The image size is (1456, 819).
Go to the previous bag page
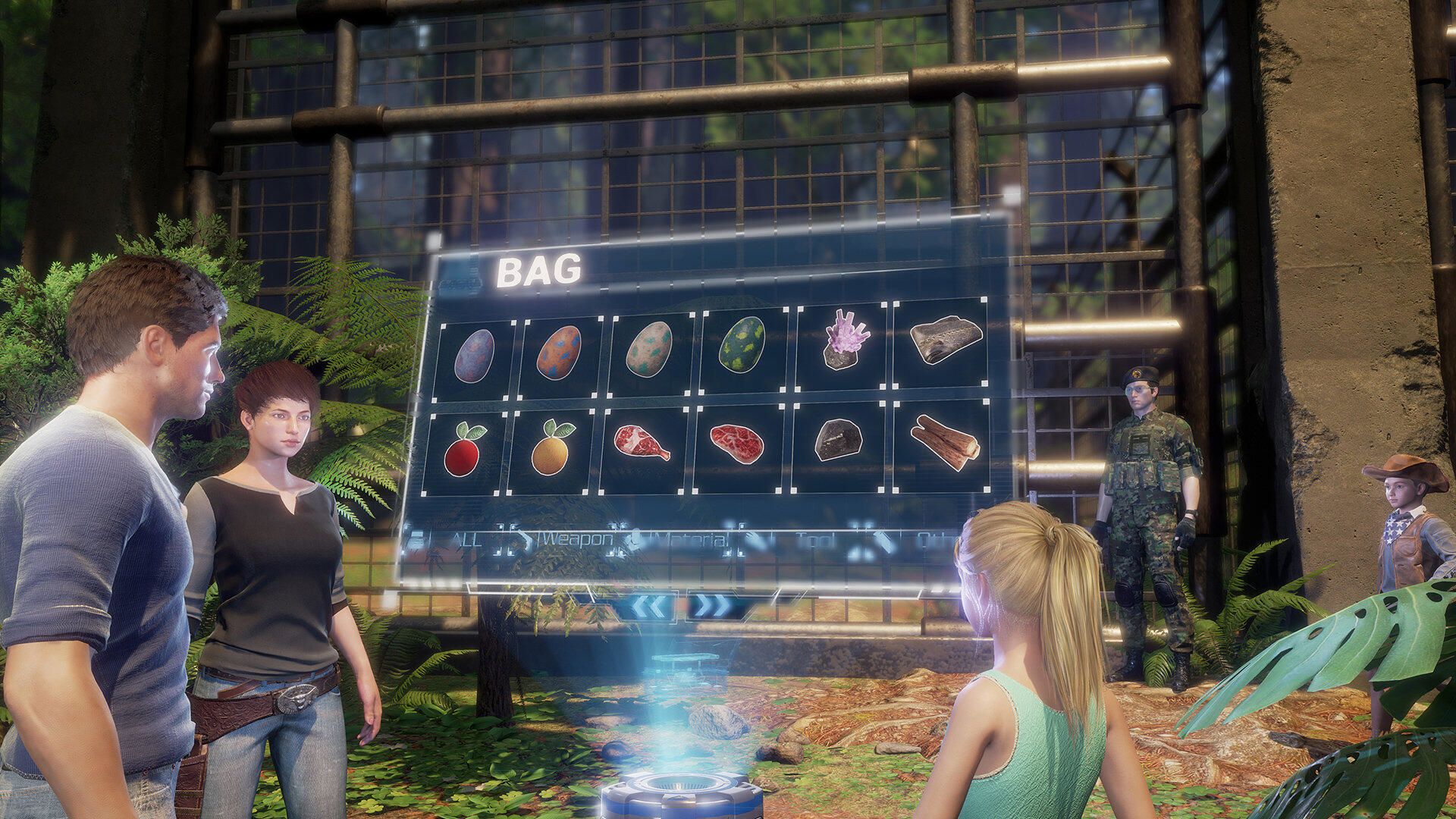pos(650,606)
